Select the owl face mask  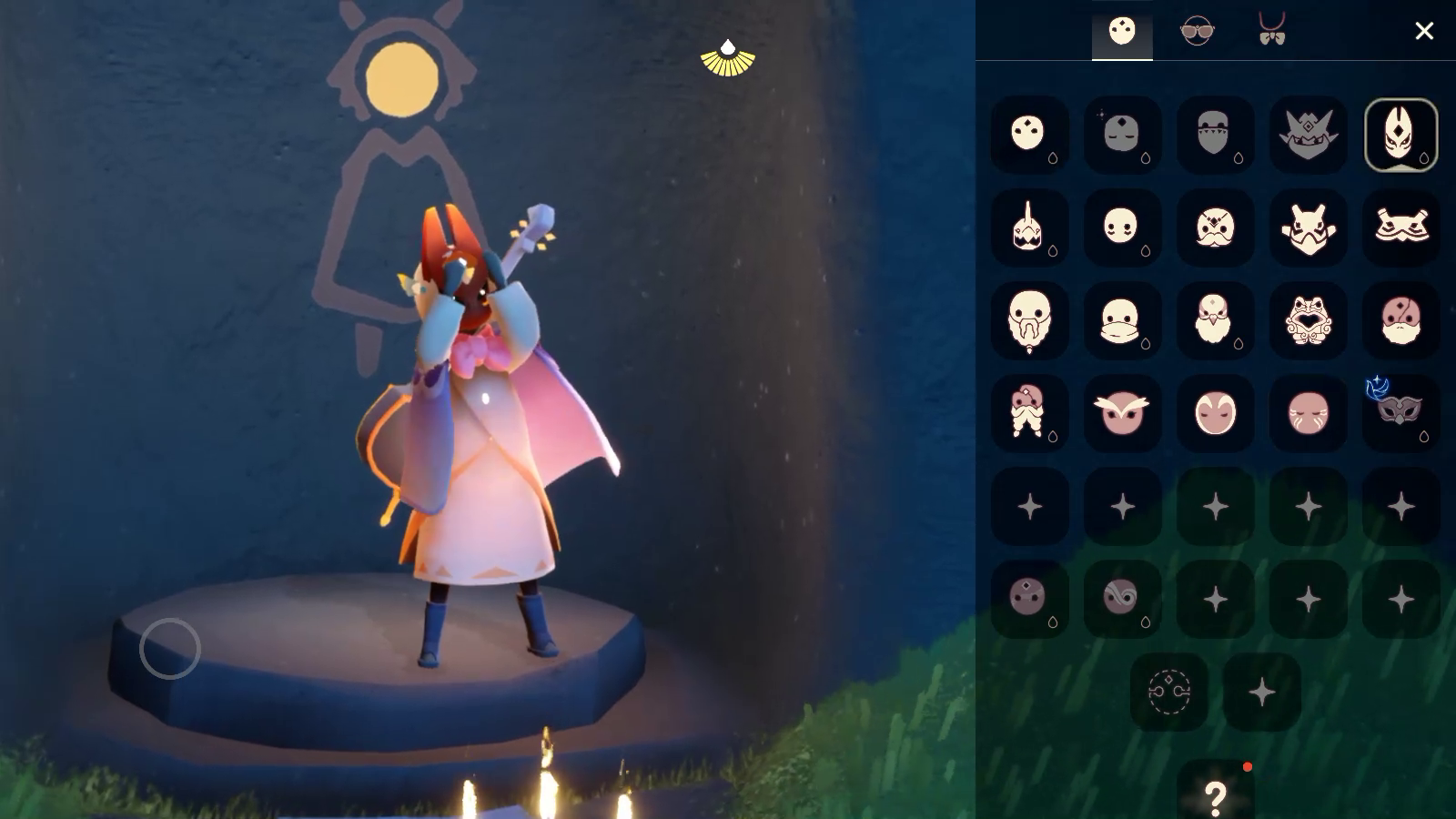point(1122,412)
